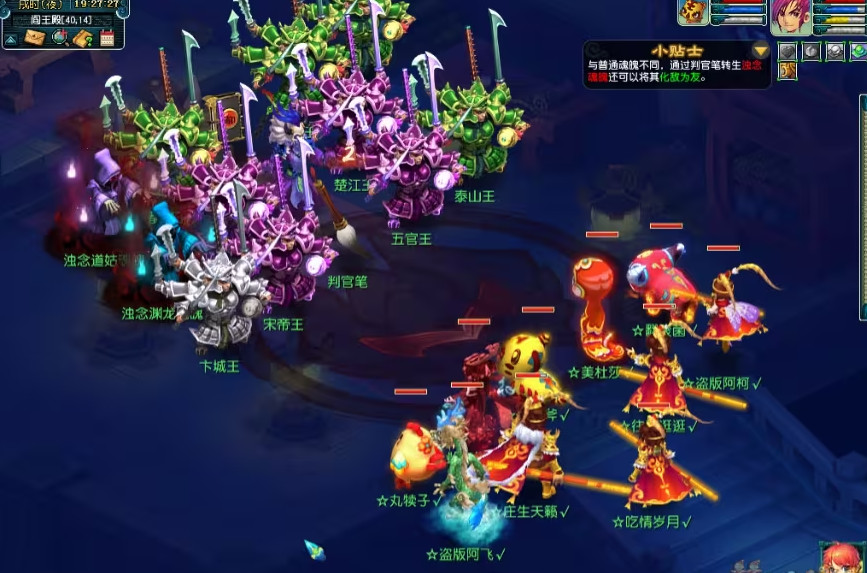Open the pink-haired character portrait
The image size is (867, 573).
(790, 16)
